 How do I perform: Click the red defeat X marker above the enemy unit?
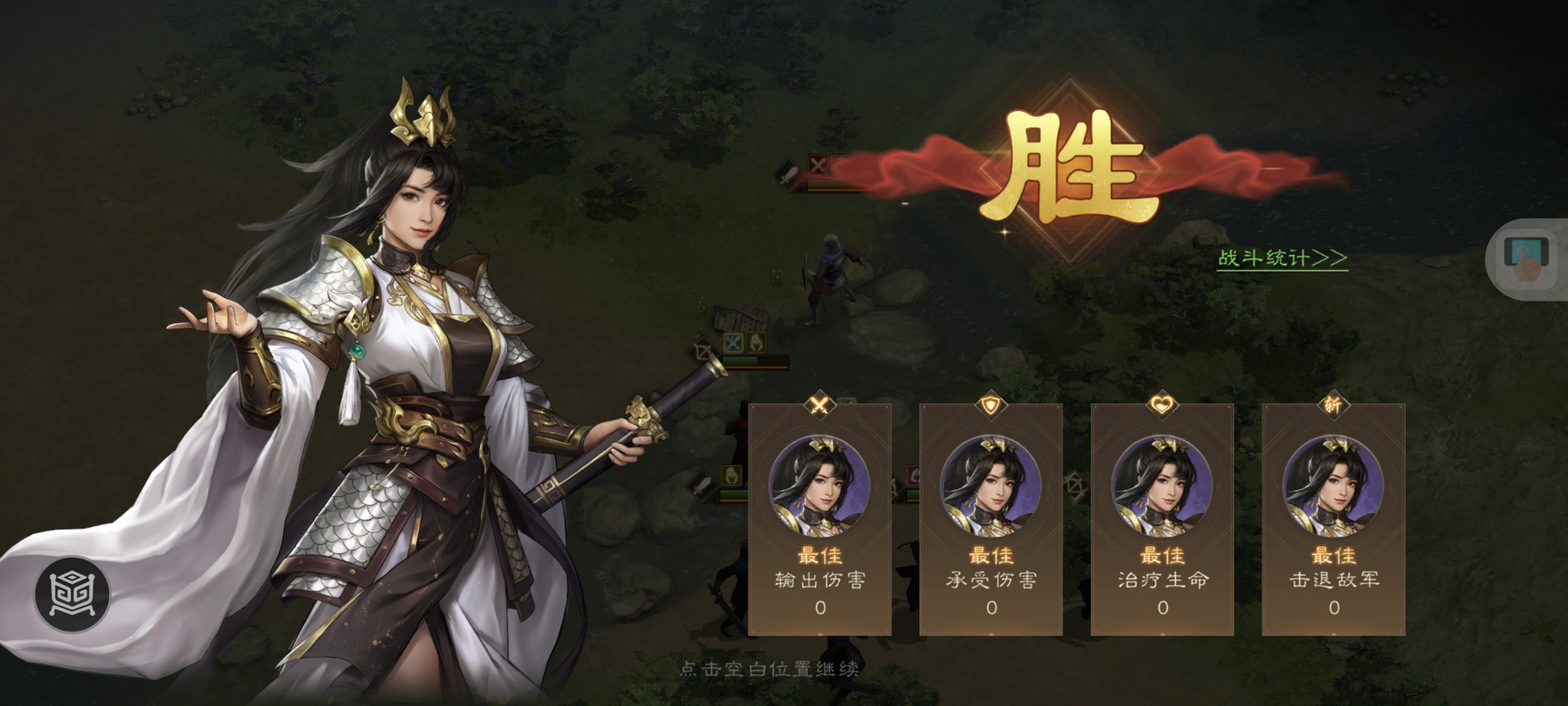819,165
